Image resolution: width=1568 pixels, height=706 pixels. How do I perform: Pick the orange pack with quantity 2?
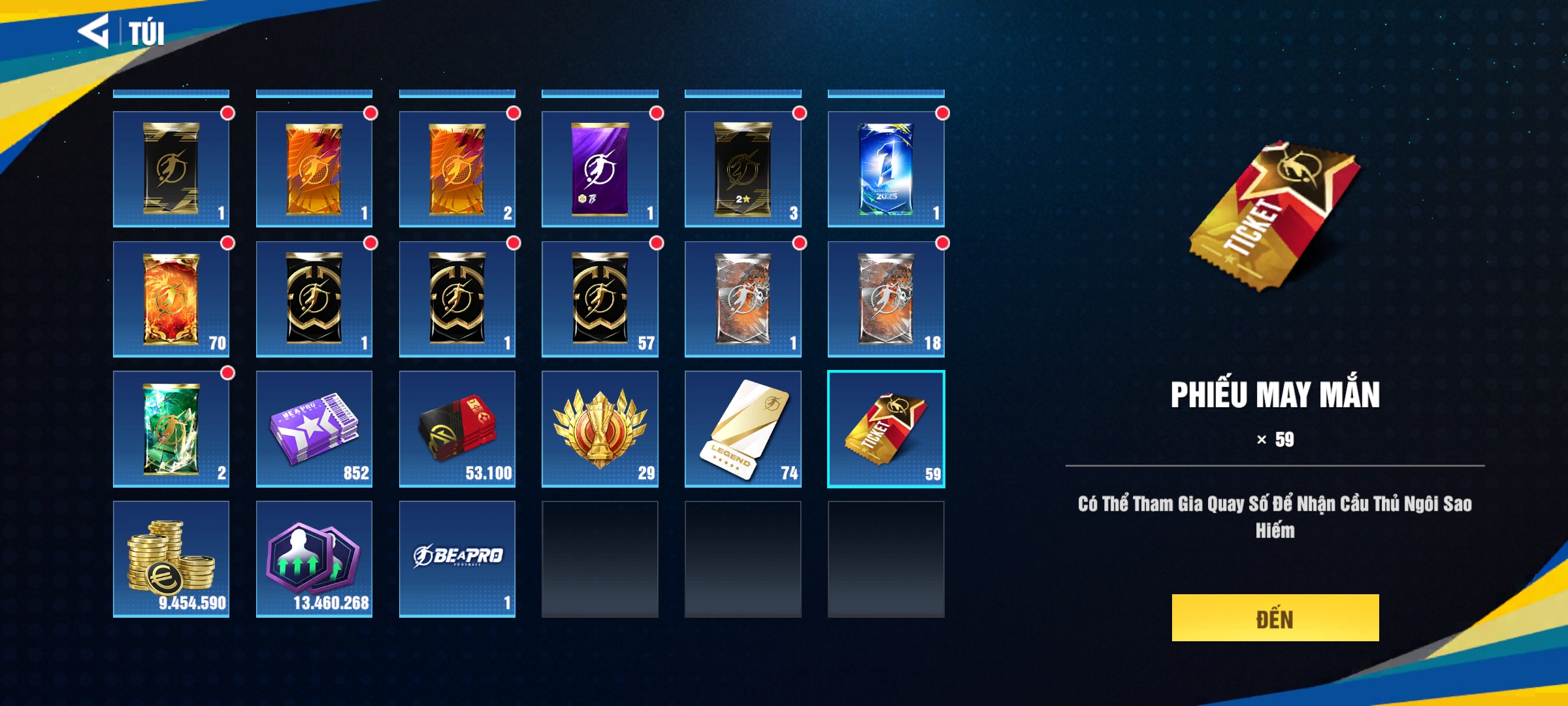coord(457,169)
